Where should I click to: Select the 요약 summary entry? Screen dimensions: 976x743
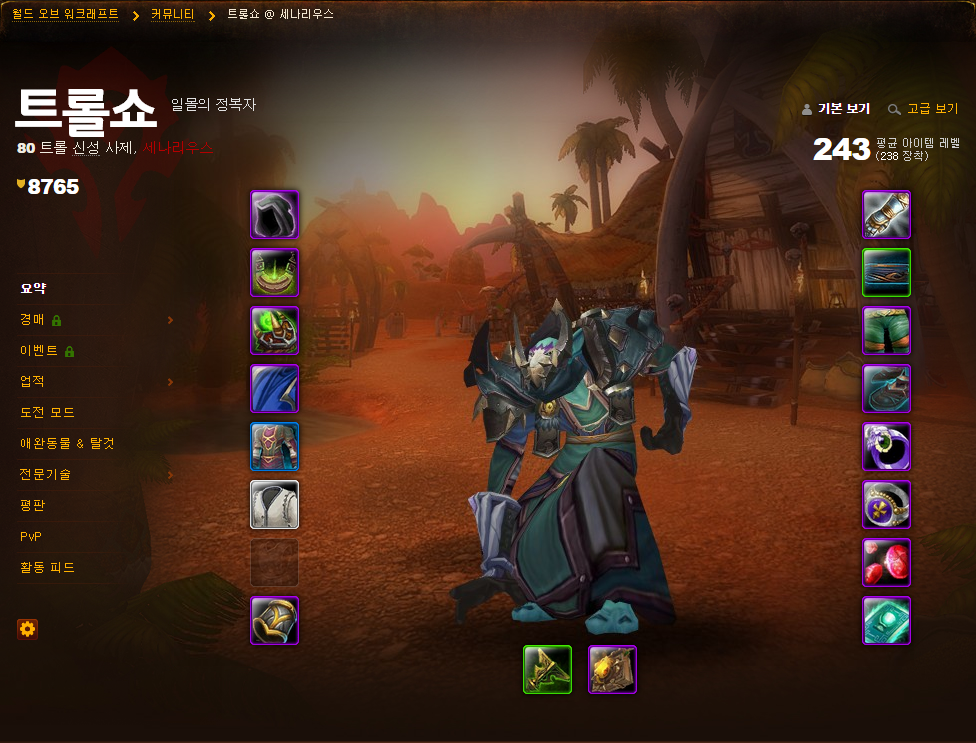33,288
